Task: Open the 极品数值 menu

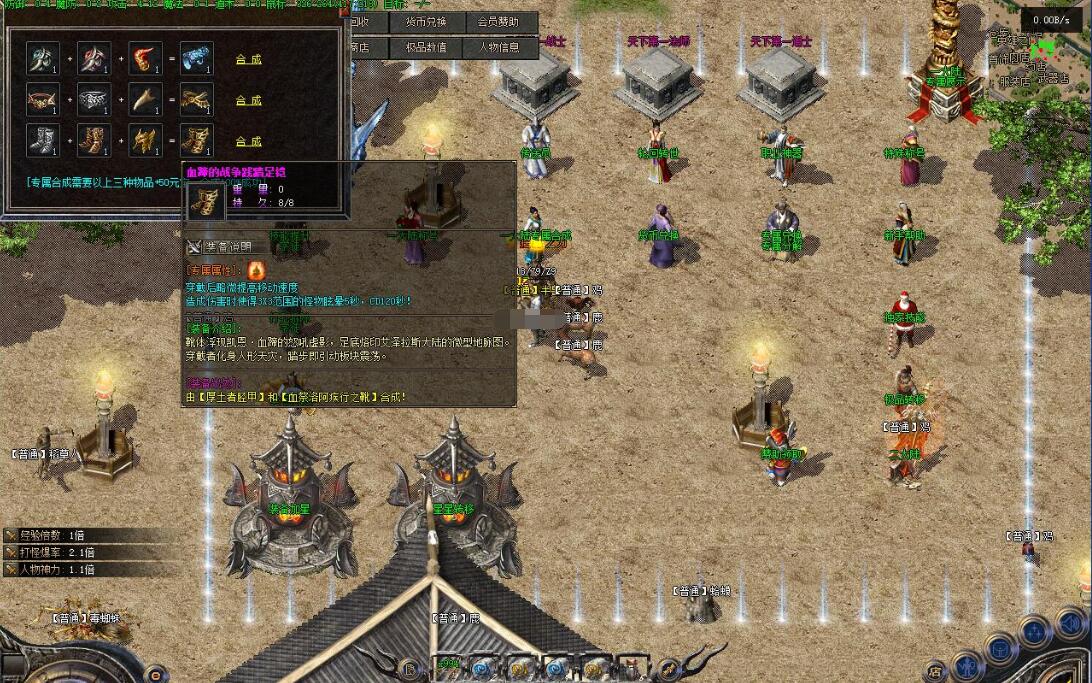Action: coord(428,47)
